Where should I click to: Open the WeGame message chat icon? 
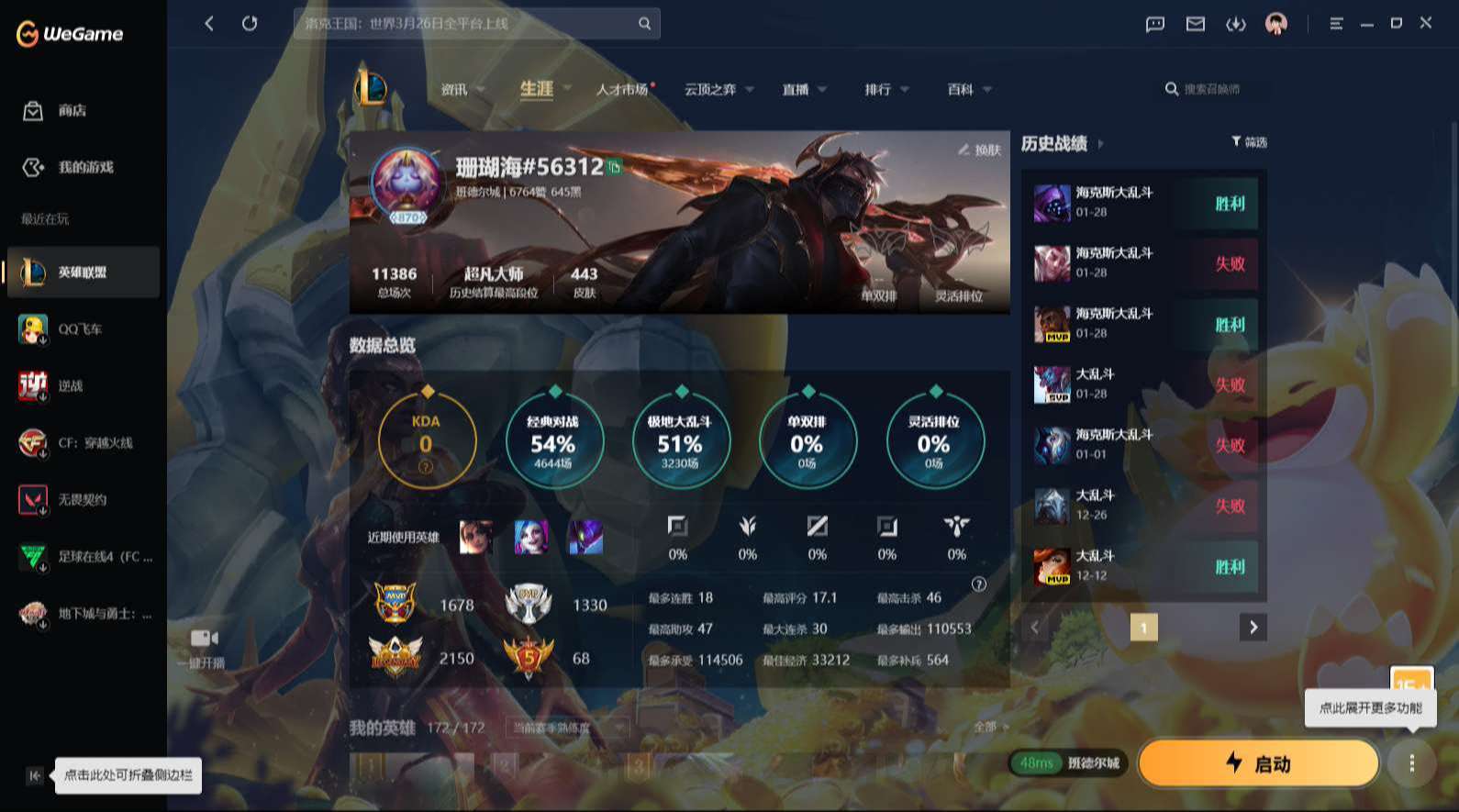click(x=1155, y=25)
